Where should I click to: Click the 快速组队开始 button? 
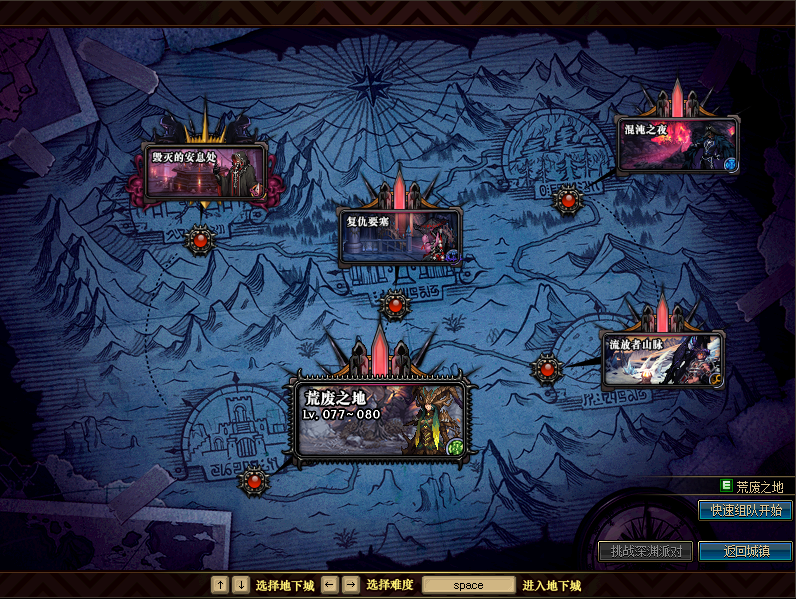(745, 510)
